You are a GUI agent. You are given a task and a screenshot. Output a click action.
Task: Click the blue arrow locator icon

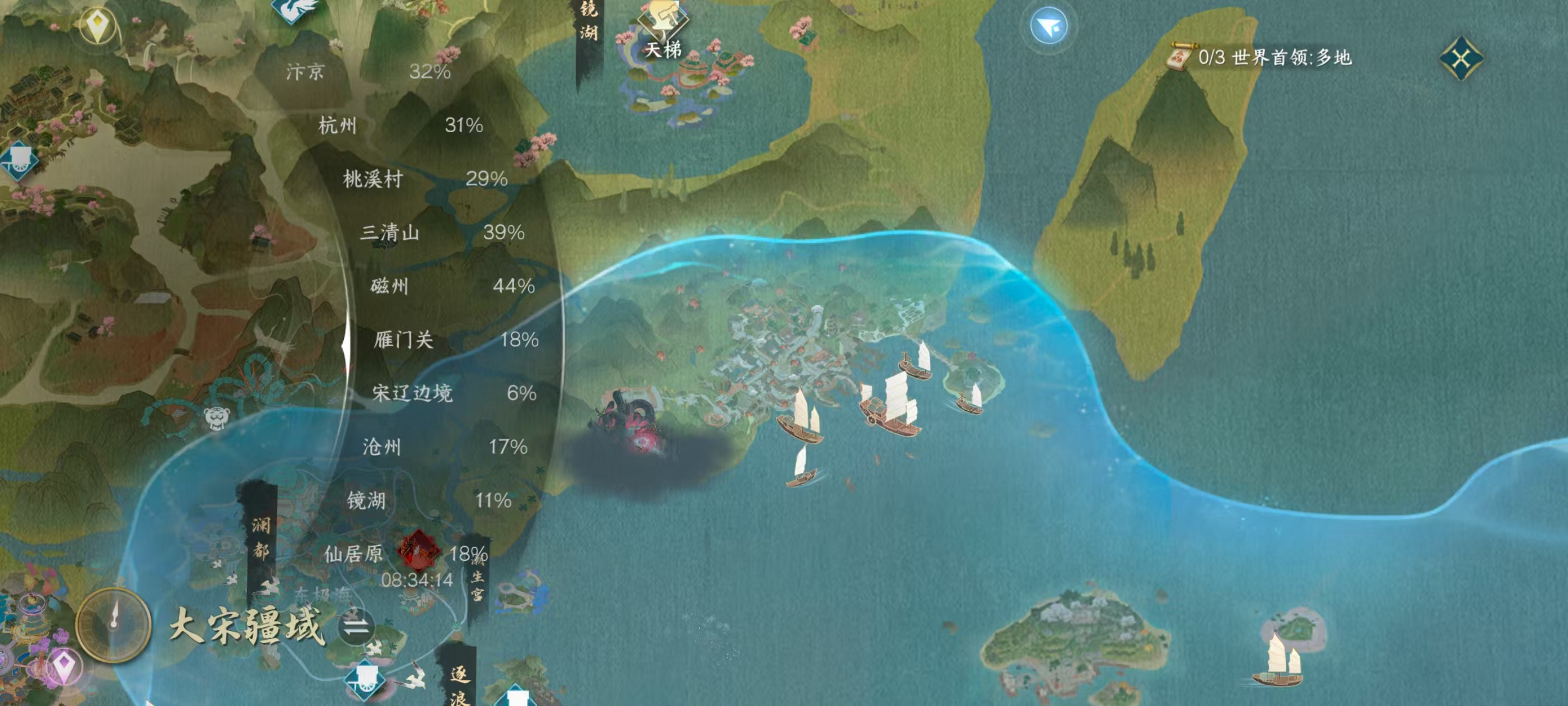pyautogui.click(x=1048, y=27)
